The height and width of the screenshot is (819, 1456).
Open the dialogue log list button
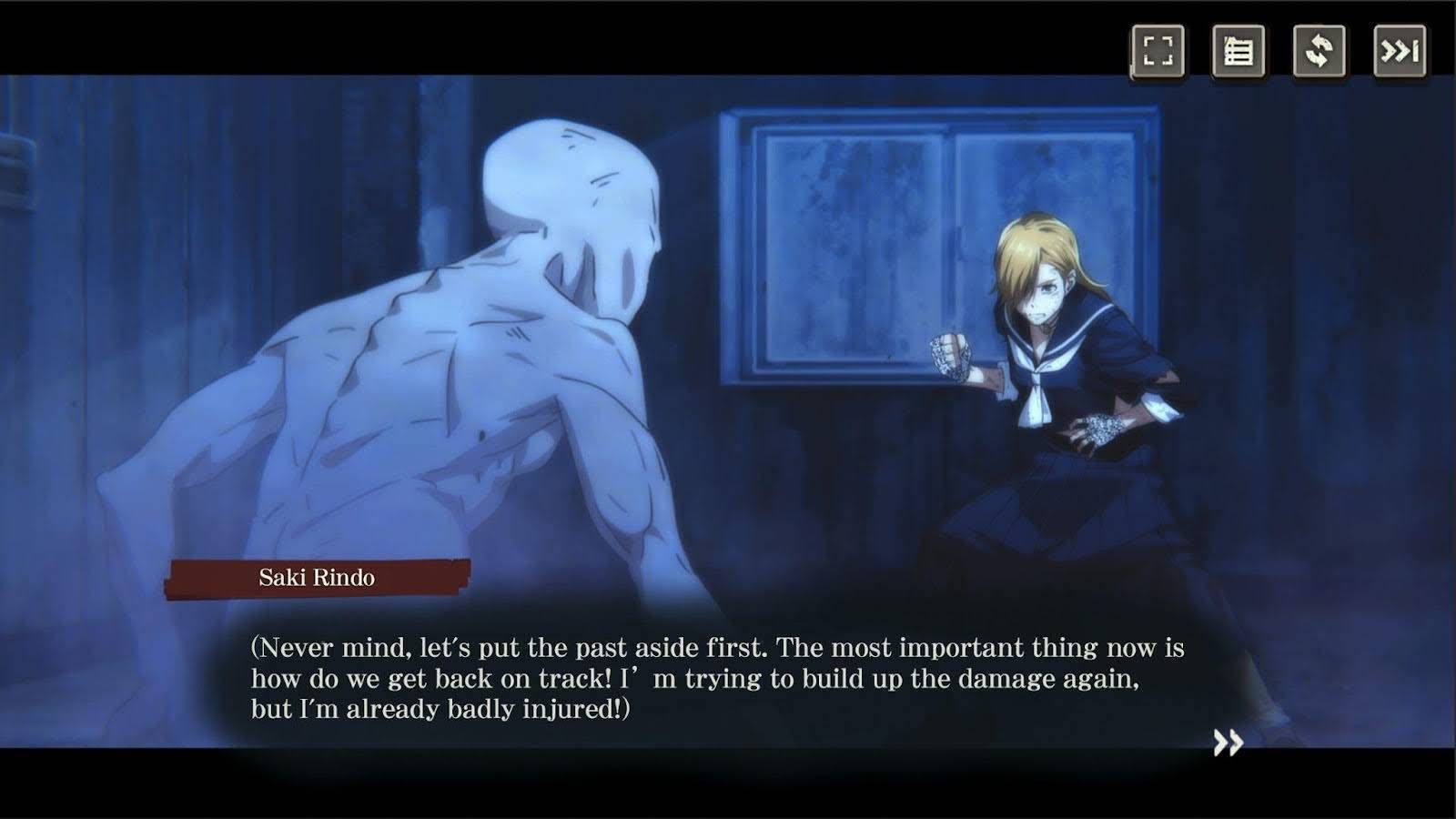point(1238,51)
